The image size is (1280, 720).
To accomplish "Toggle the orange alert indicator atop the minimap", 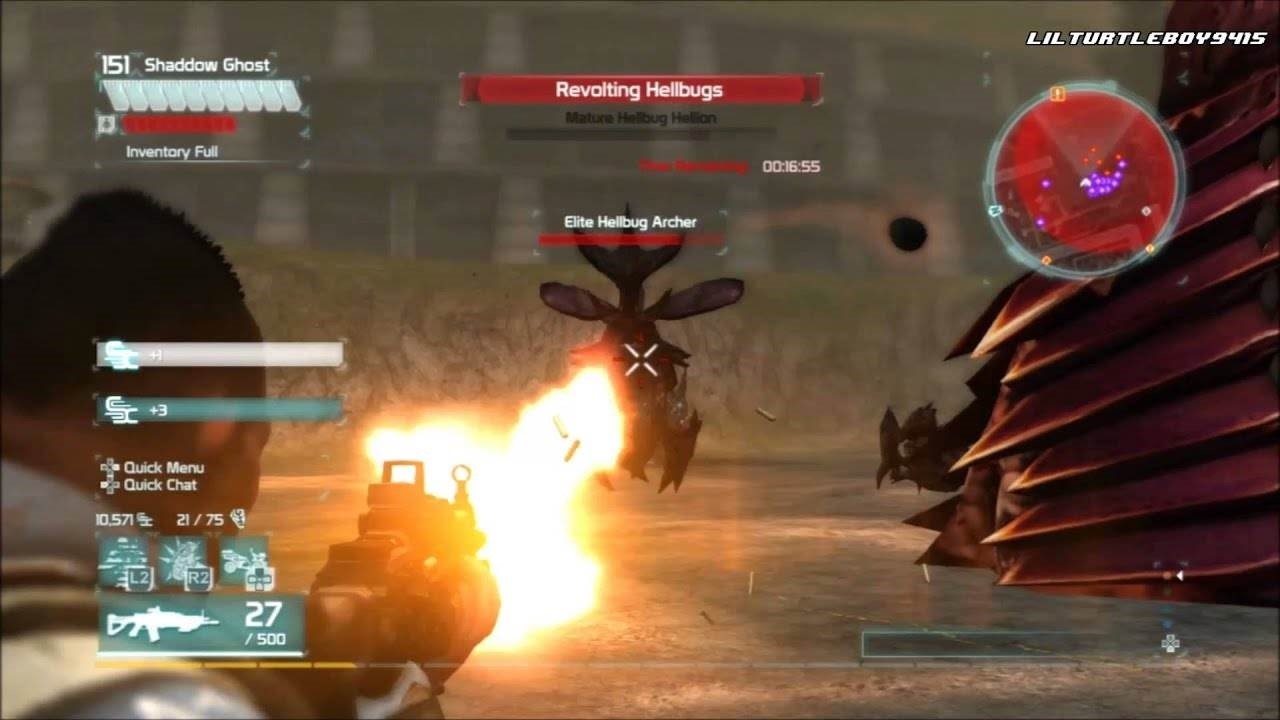I will click(1057, 94).
